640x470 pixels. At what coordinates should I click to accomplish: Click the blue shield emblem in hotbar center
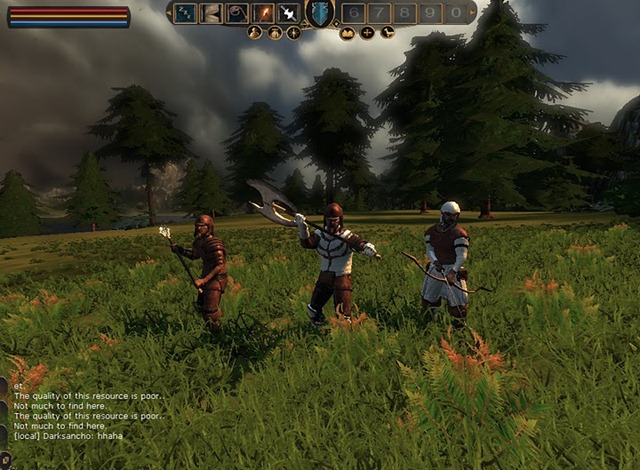point(319,13)
